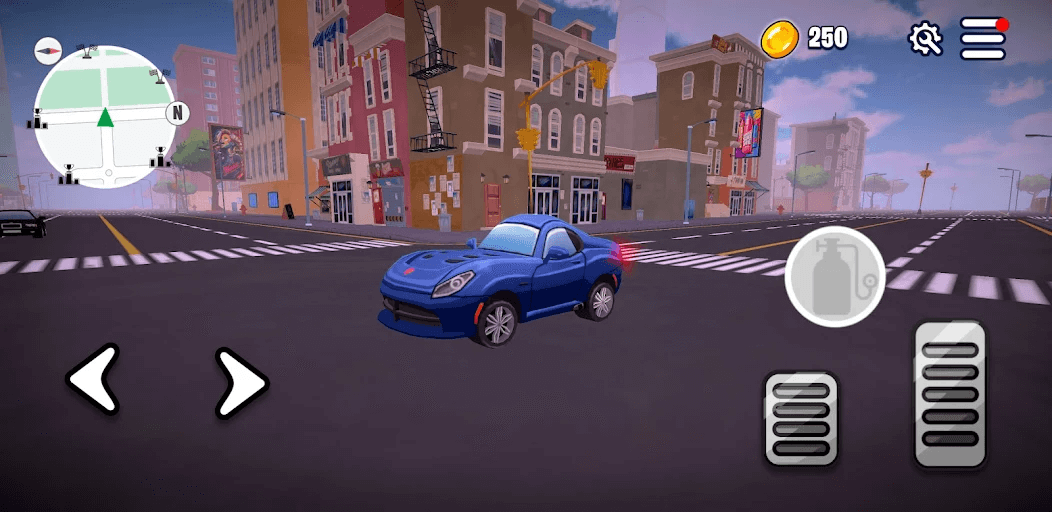Open the hamburger menu

click(983, 38)
